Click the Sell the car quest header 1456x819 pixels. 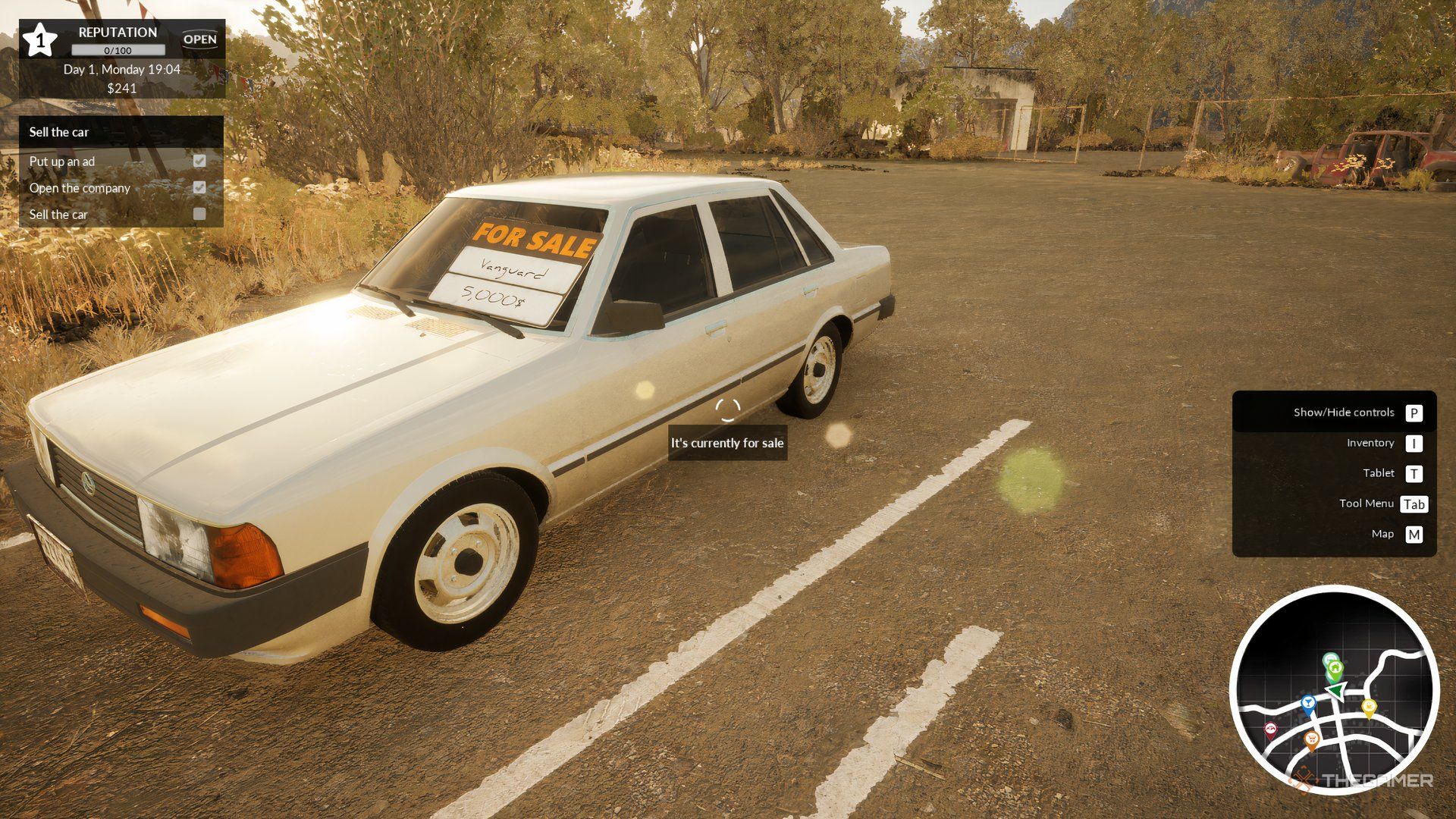[58, 132]
